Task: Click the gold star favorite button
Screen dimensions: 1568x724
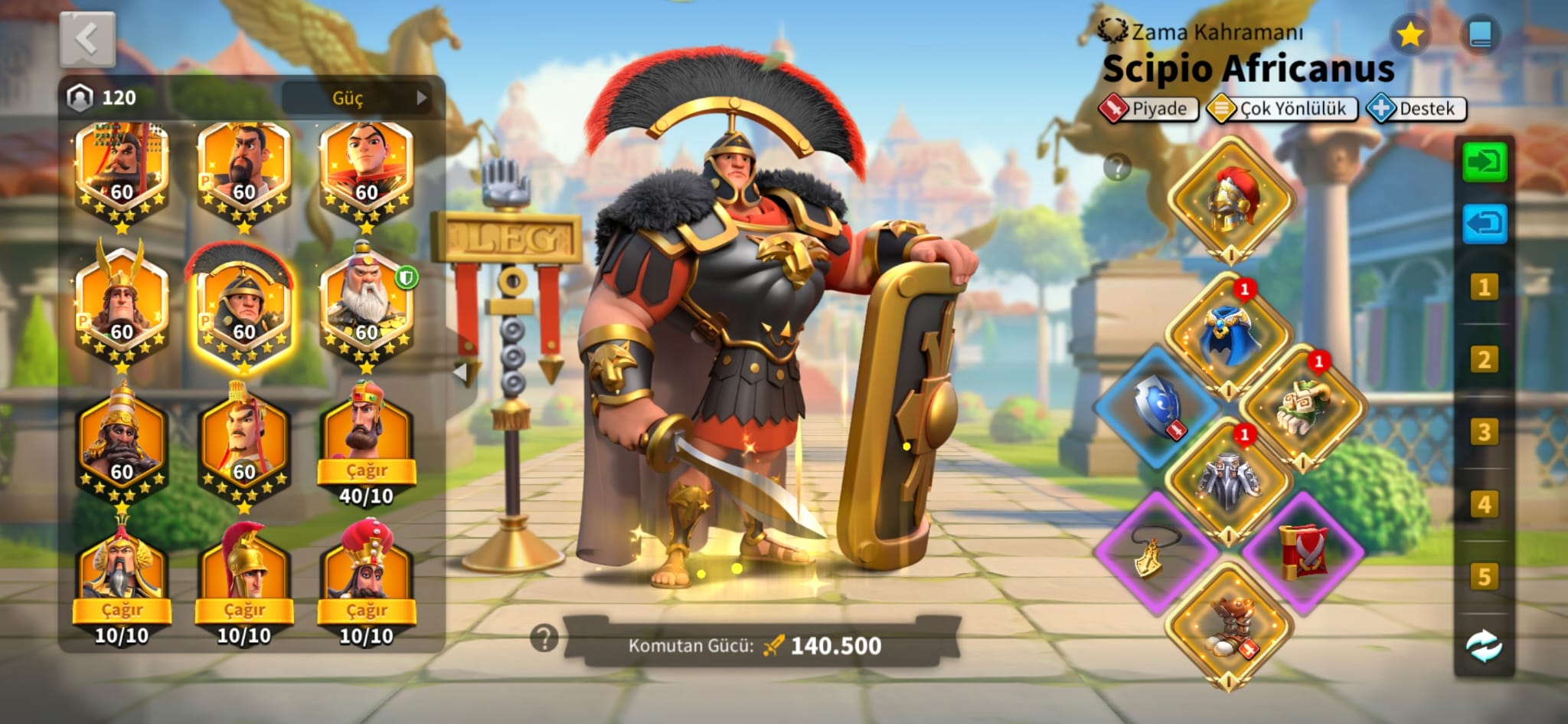Action: pyautogui.click(x=1410, y=34)
